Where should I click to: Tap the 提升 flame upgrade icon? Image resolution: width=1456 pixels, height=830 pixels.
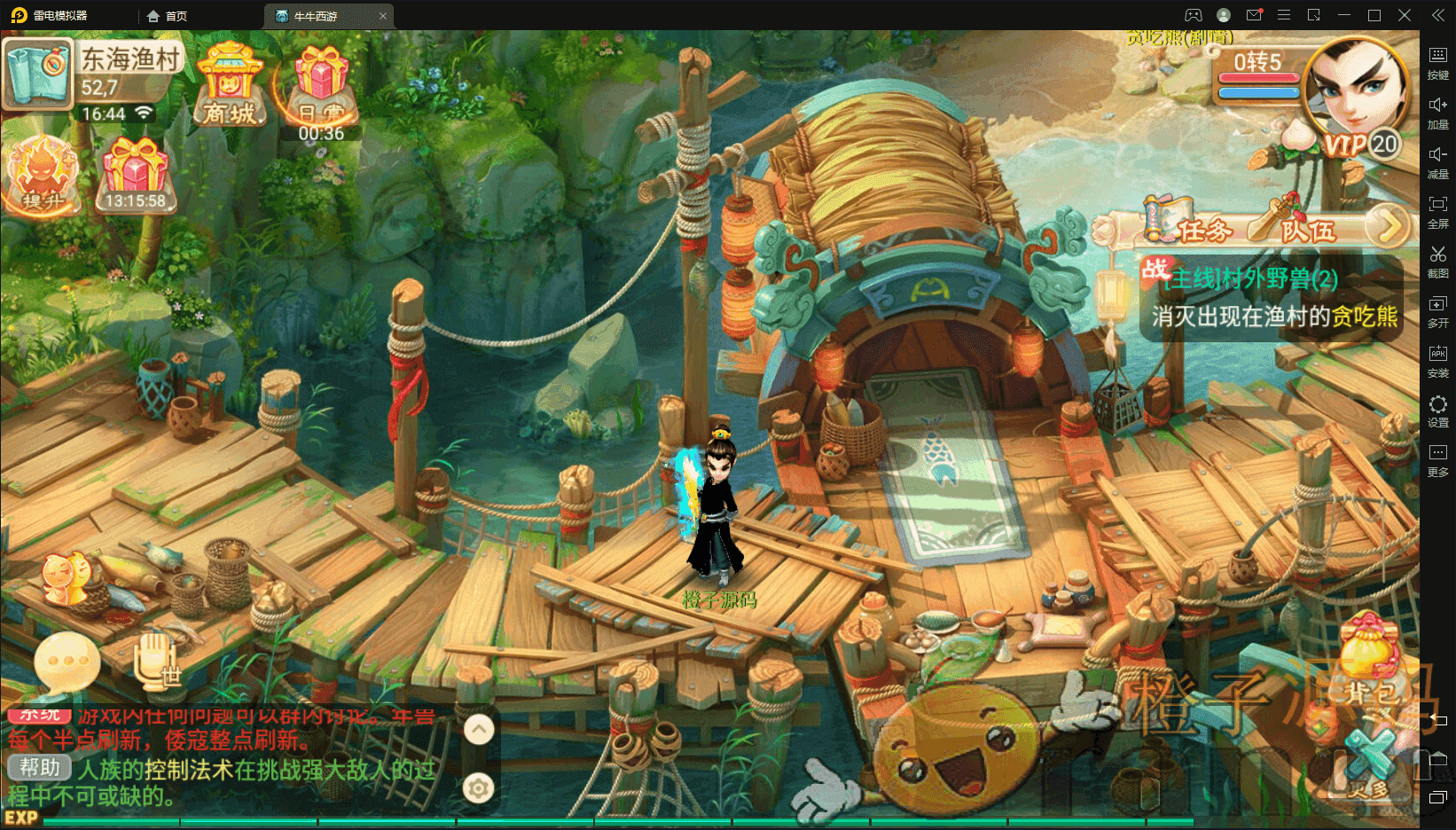[x=44, y=175]
